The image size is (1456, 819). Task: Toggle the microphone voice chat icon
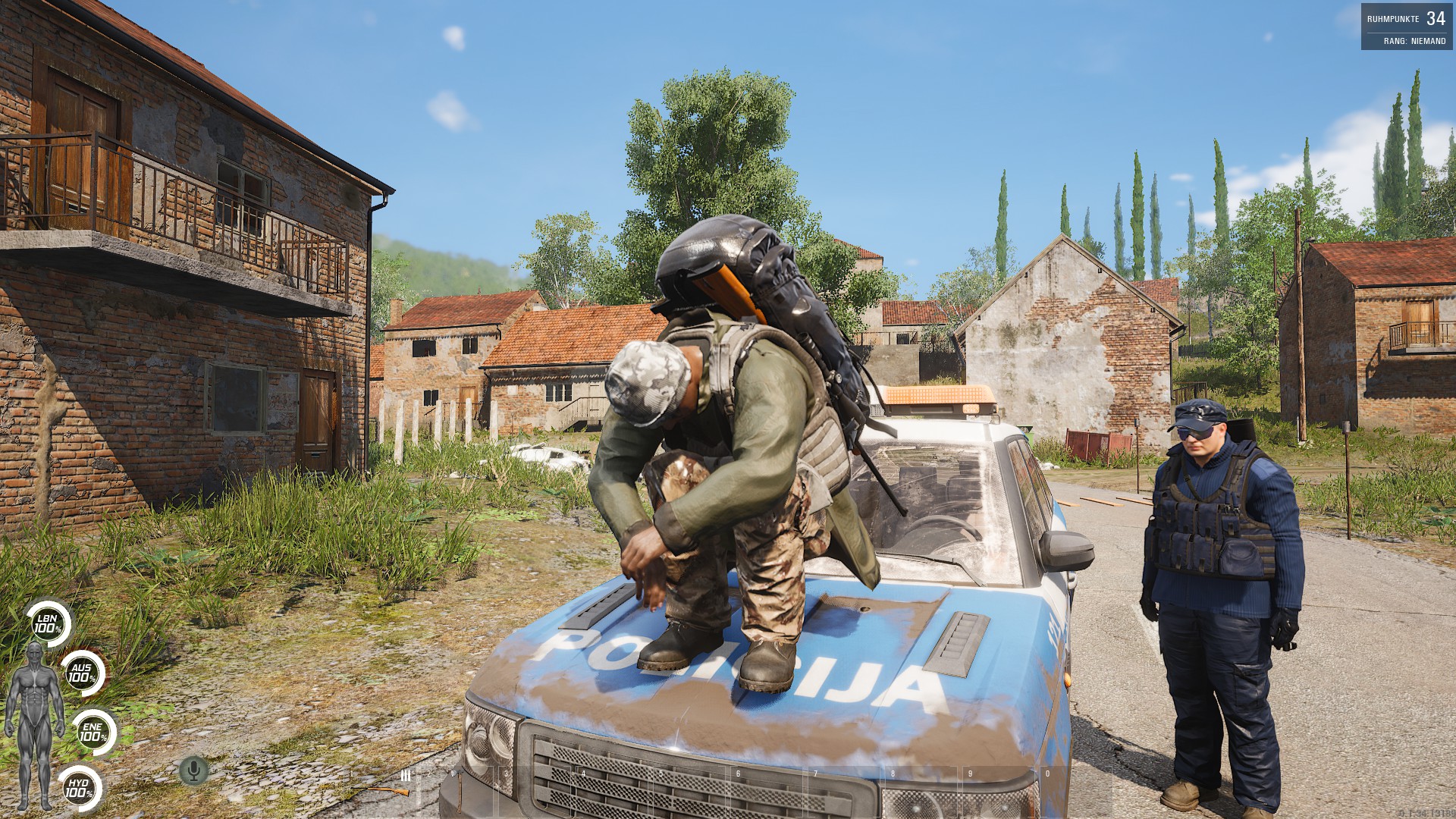[193, 770]
